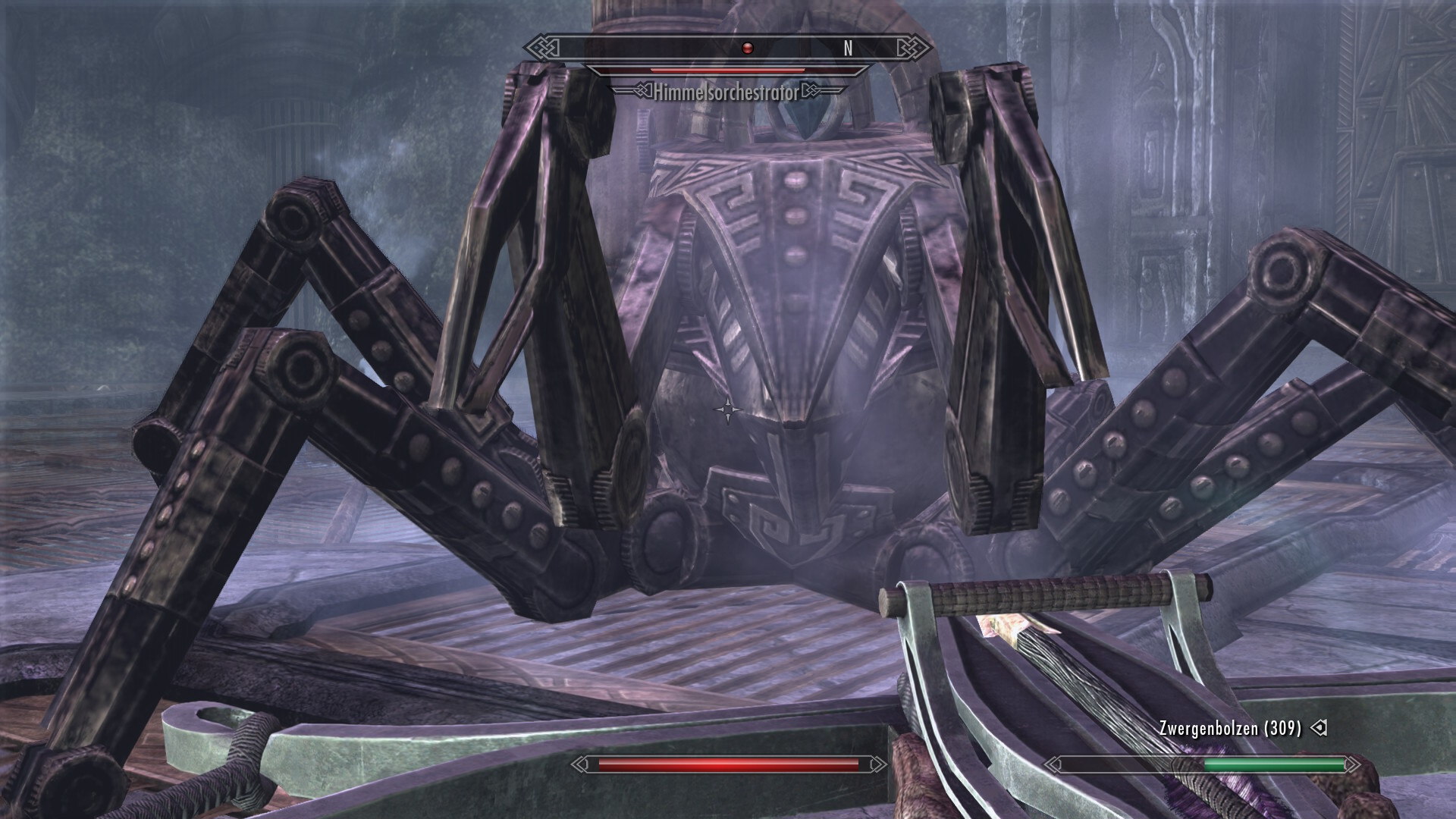Select the red enemy marker on the compass
Viewport: 1456px width, 819px height.
pos(747,49)
